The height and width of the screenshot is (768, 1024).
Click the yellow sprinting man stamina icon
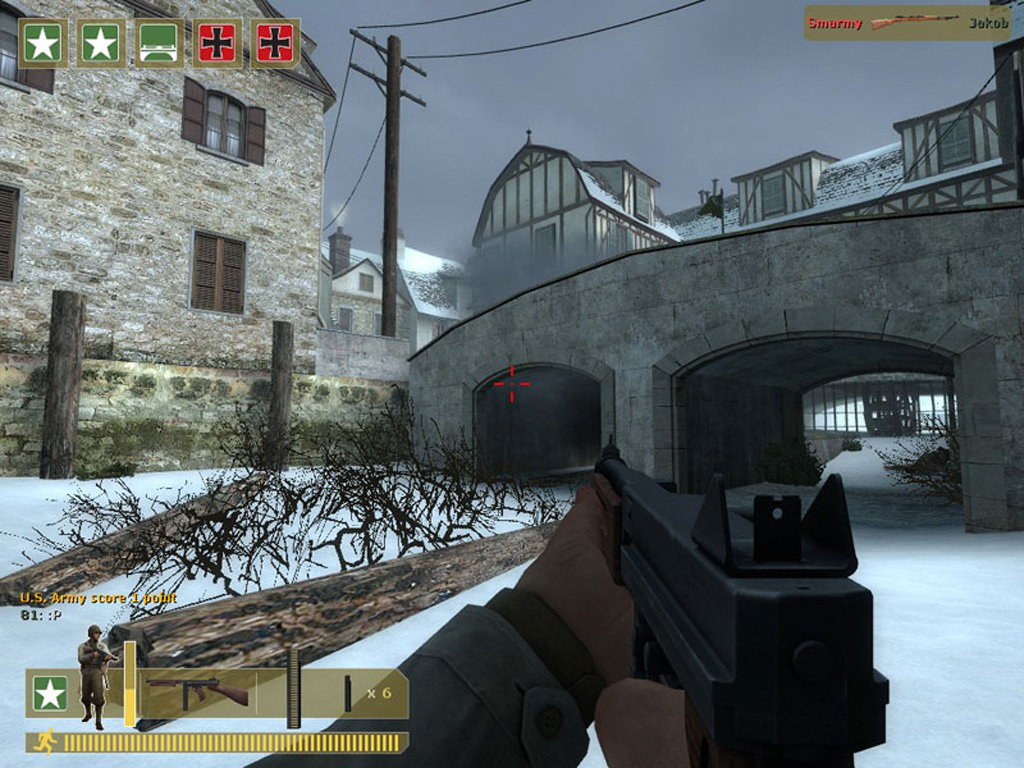click(44, 742)
